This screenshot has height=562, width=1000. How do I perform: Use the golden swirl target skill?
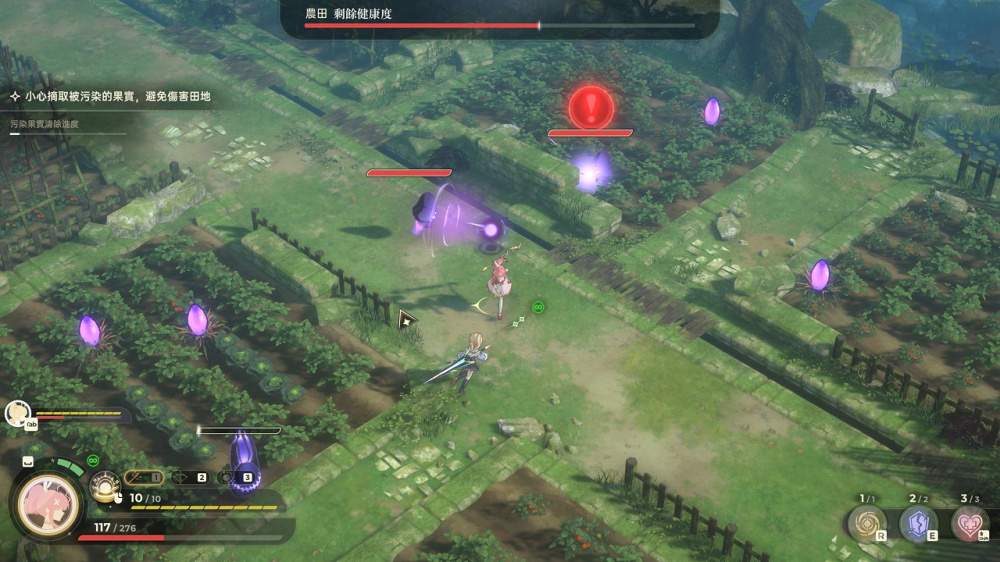tap(867, 523)
